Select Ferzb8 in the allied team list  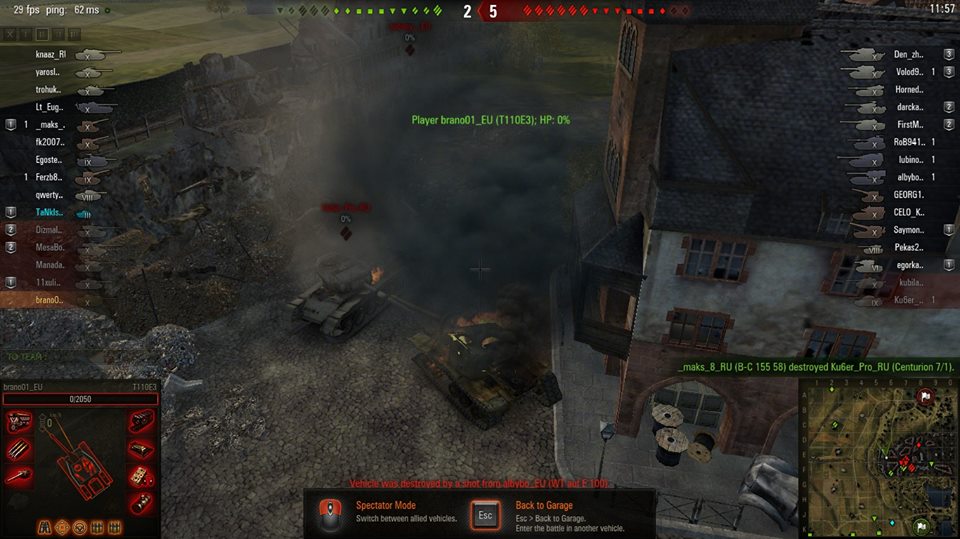tap(50, 177)
